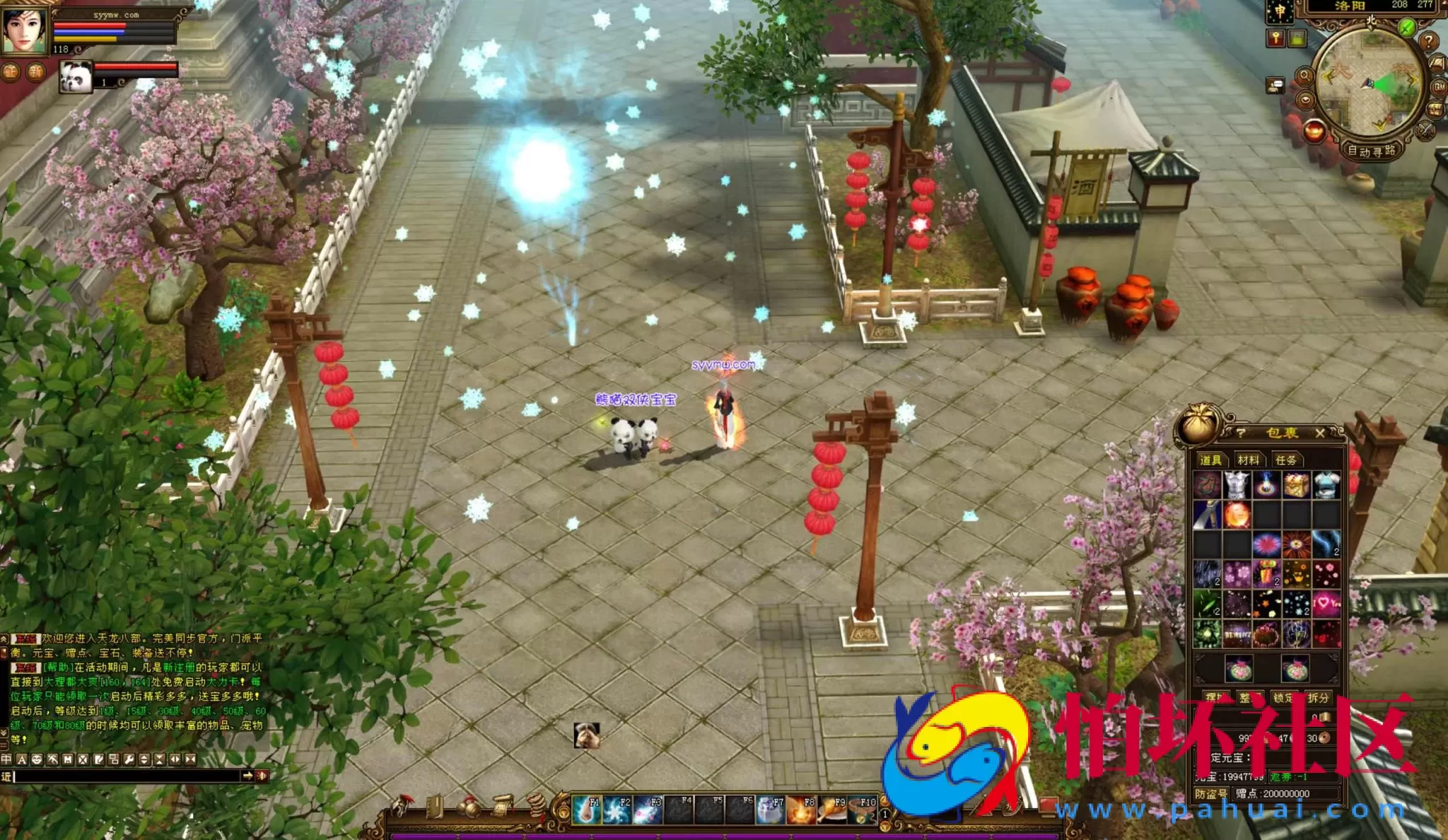The width and height of the screenshot is (1448, 840).
Task: Switch to the 材料 tab in the bag
Action: click(x=1250, y=460)
